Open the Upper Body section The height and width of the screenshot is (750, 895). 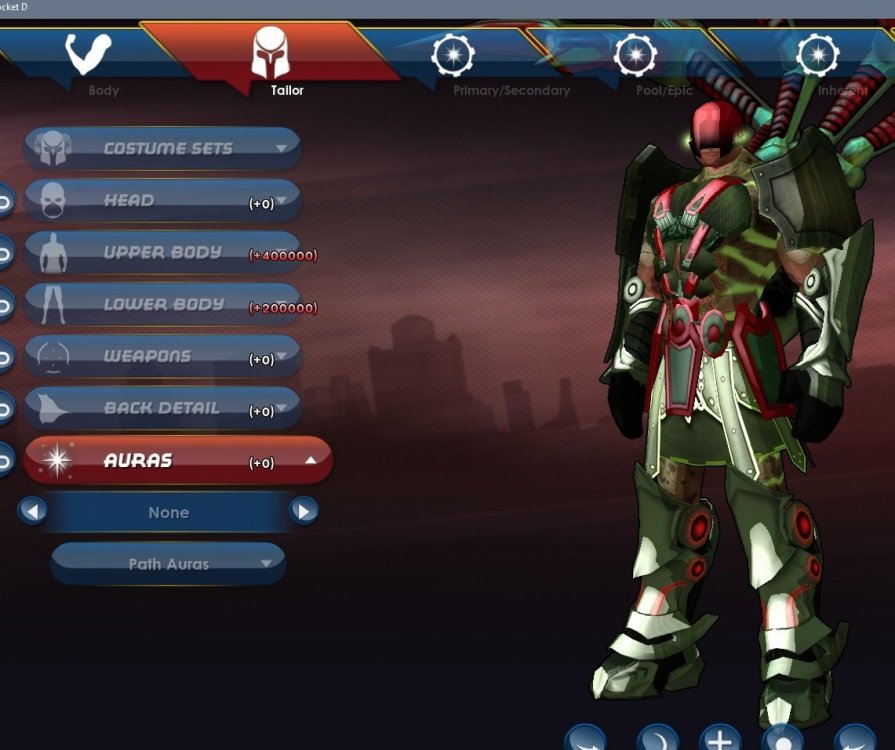tap(162, 253)
